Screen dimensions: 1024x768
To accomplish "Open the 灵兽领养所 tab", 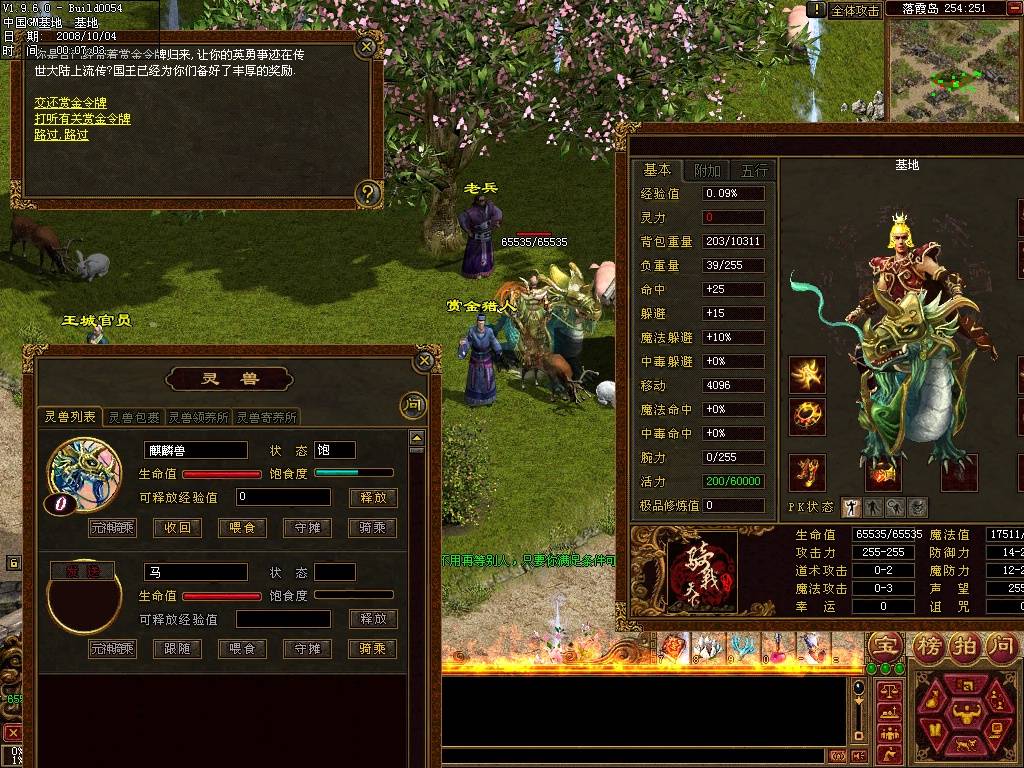I will coord(198,417).
